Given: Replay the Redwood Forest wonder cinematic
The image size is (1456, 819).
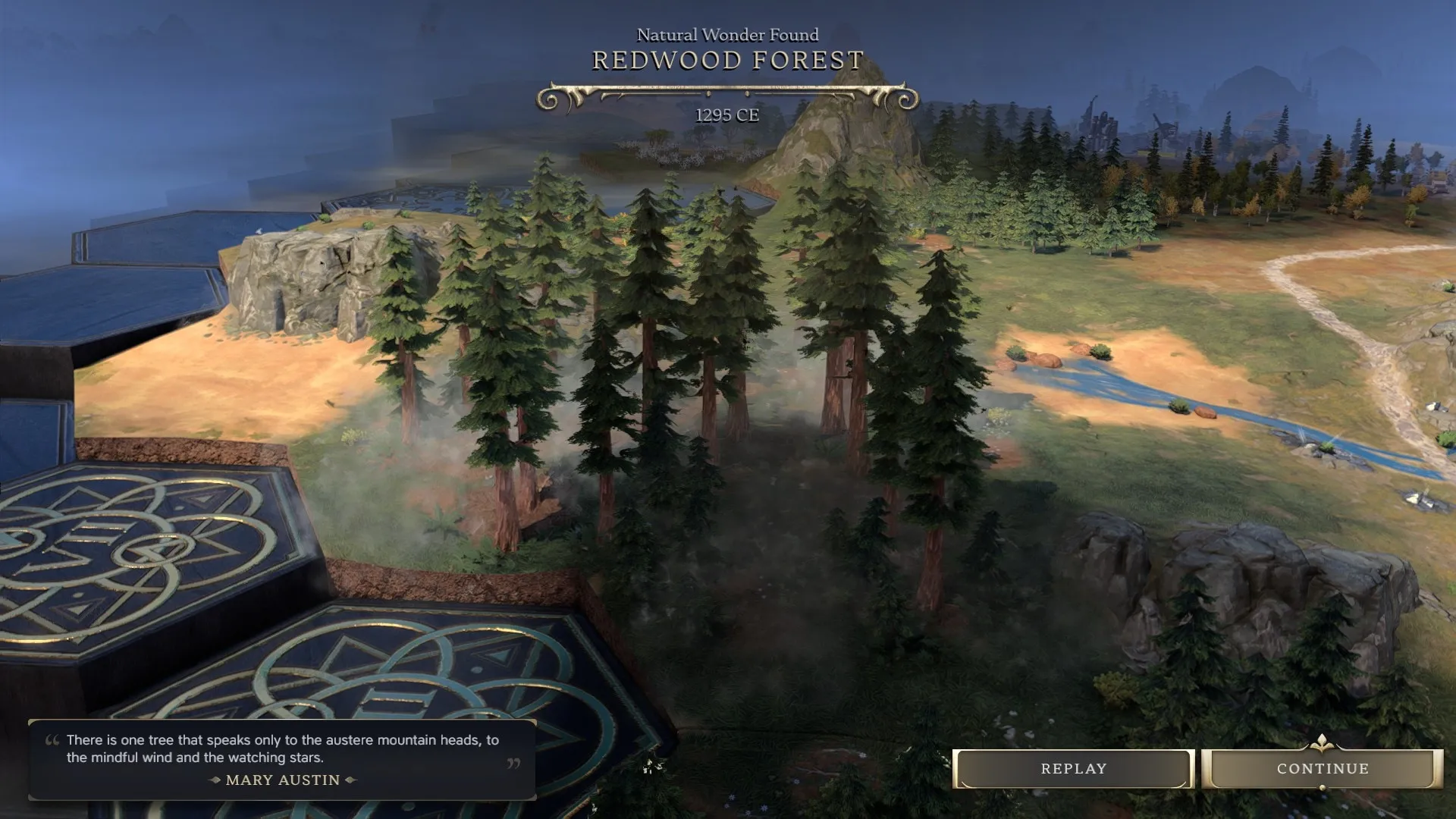Looking at the screenshot, I should tap(1073, 769).
